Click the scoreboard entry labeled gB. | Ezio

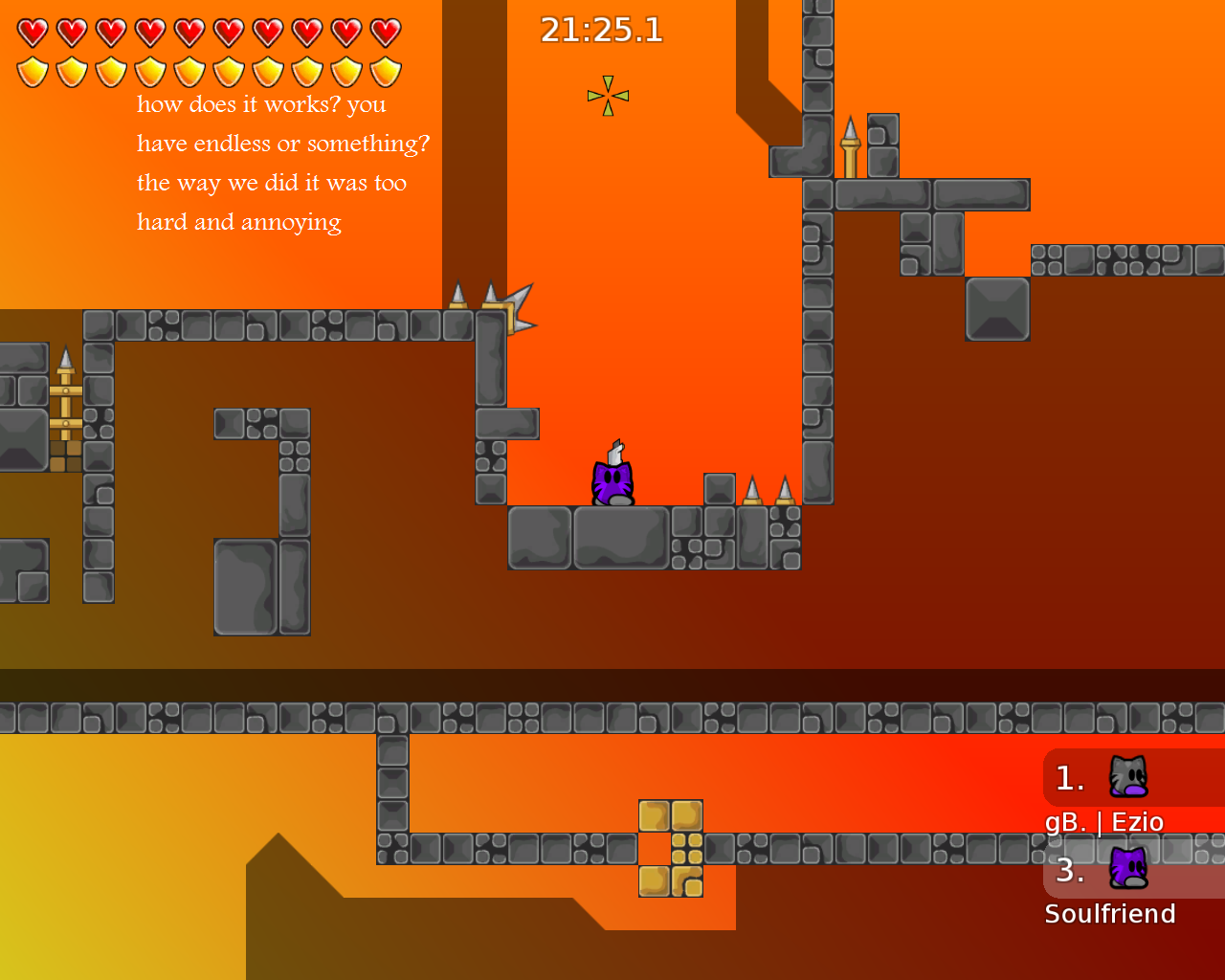click(1104, 821)
